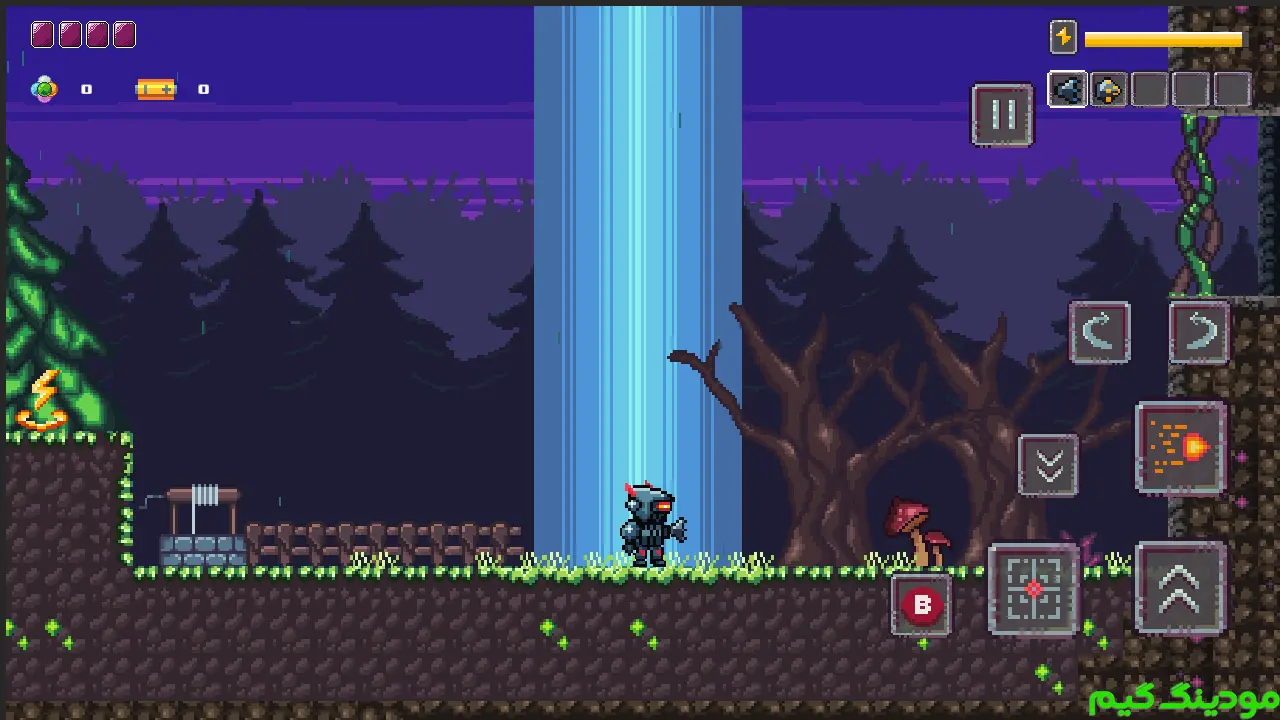Tap the red B button
The height and width of the screenshot is (720, 1280).
coord(921,605)
